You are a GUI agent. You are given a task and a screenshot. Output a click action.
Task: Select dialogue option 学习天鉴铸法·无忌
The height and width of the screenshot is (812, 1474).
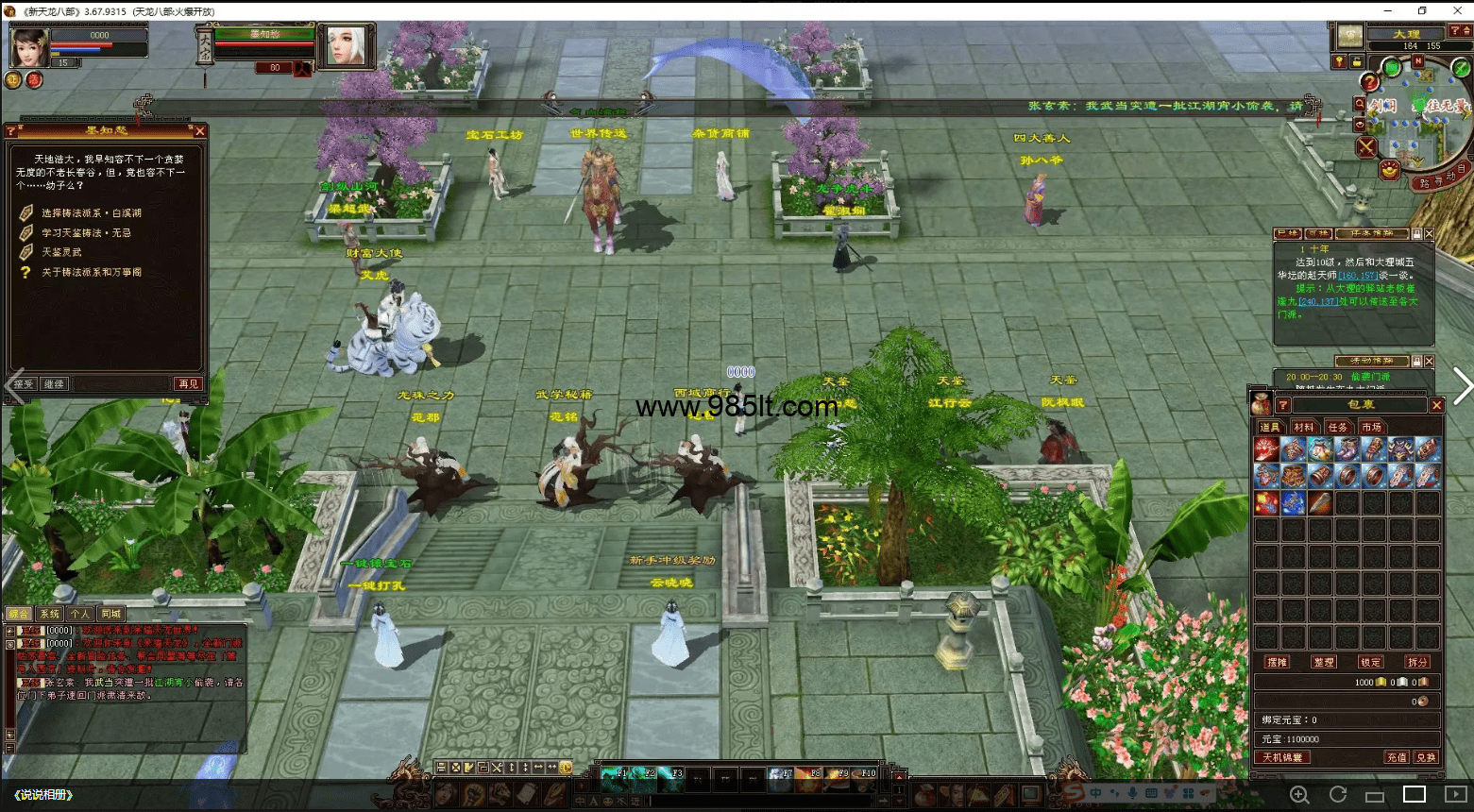[86, 233]
